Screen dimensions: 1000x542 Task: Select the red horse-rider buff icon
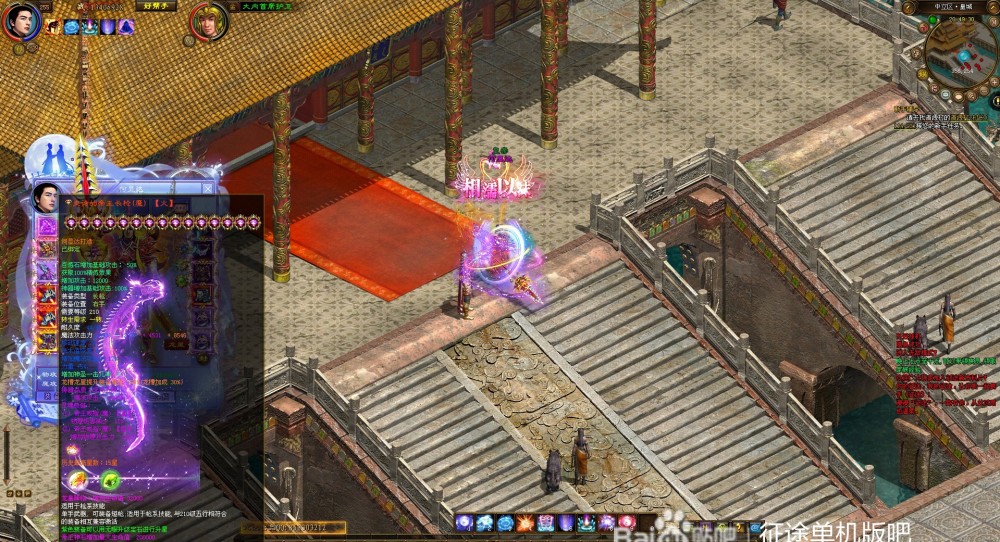tap(53, 27)
